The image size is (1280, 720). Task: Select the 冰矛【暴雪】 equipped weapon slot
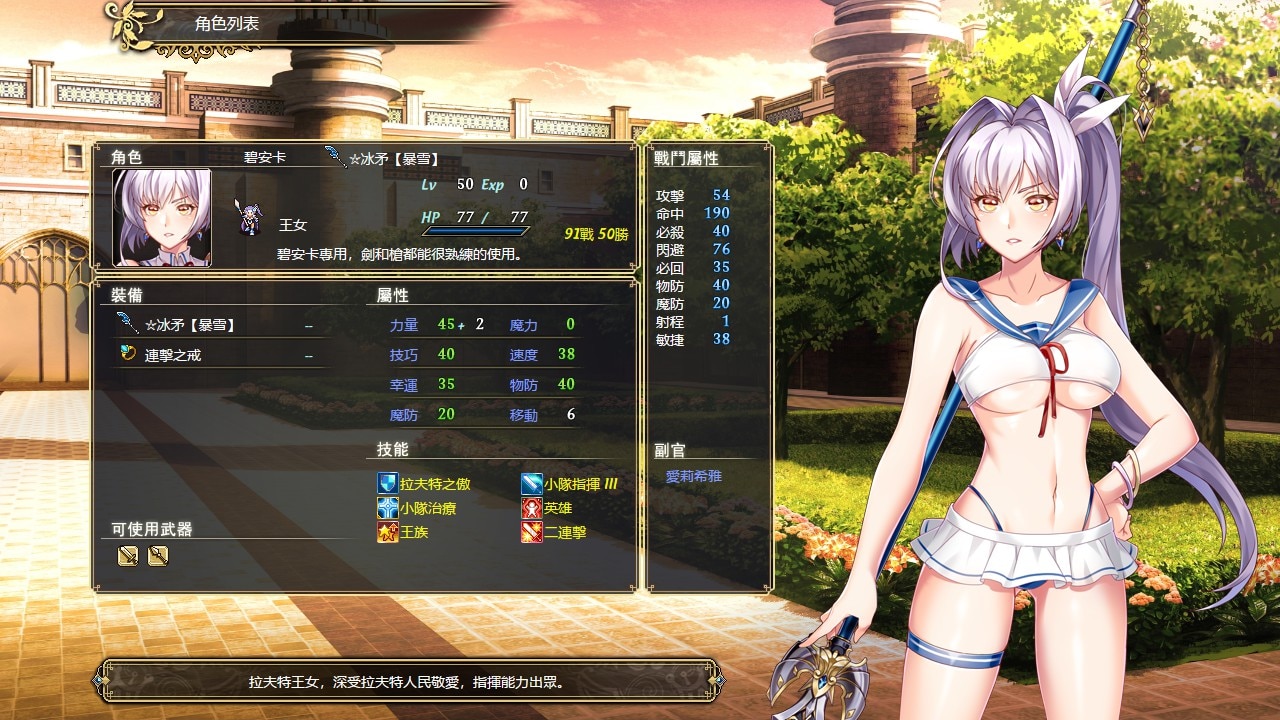[x=195, y=325]
